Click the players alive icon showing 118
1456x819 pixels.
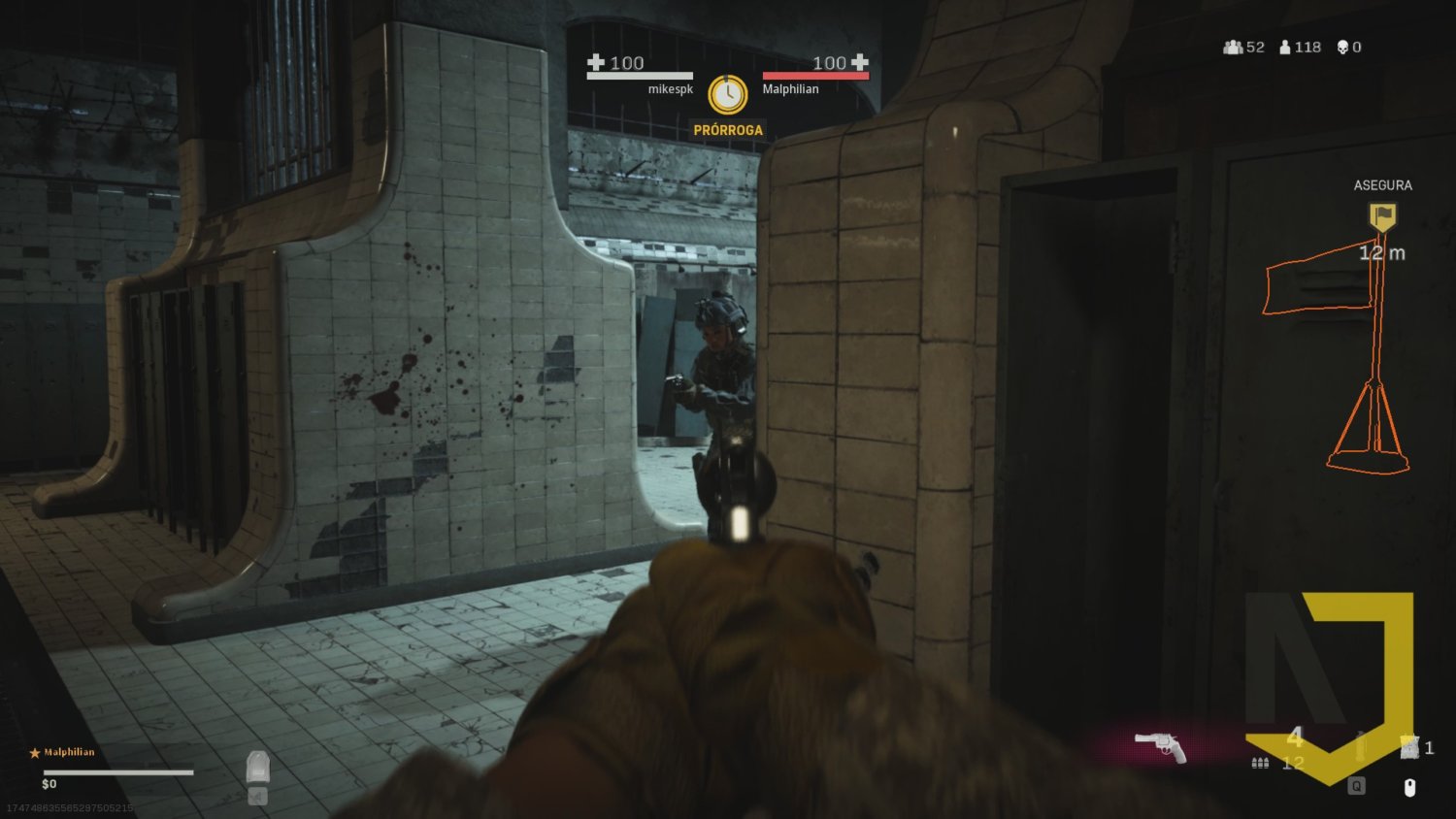pyautogui.click(x=1283, y=47)
